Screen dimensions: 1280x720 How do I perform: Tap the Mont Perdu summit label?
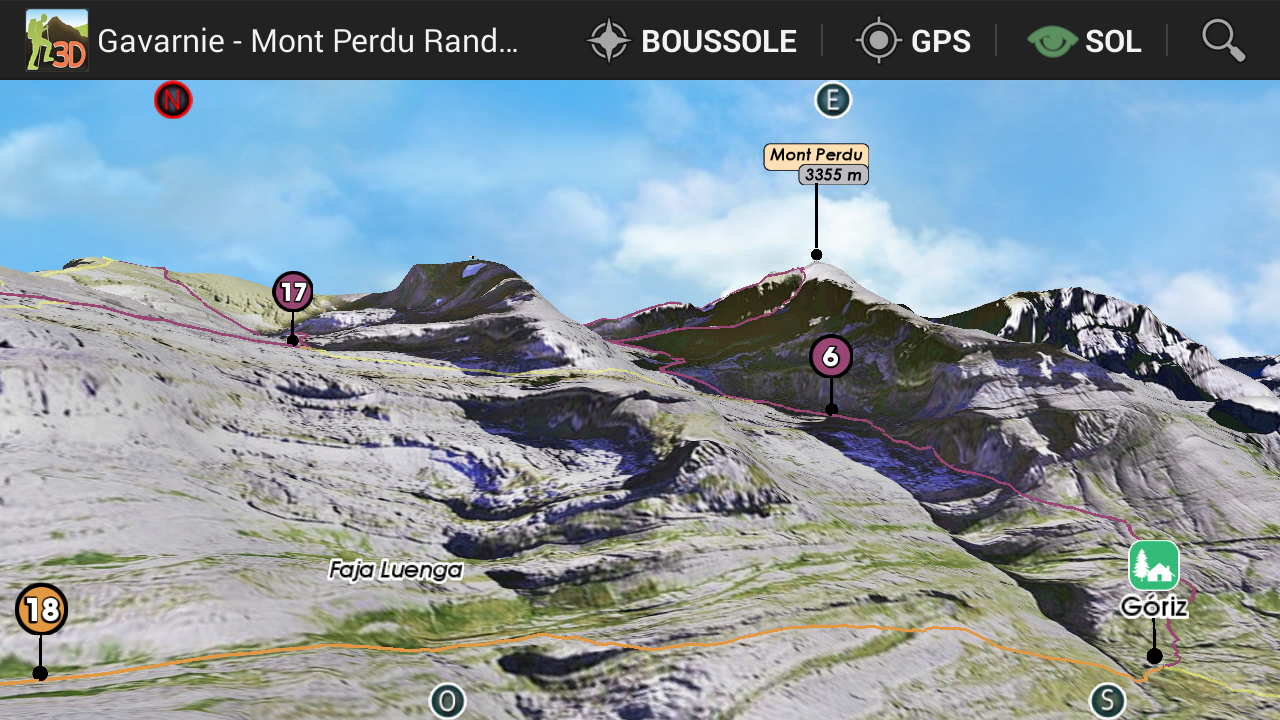[816, 156]
